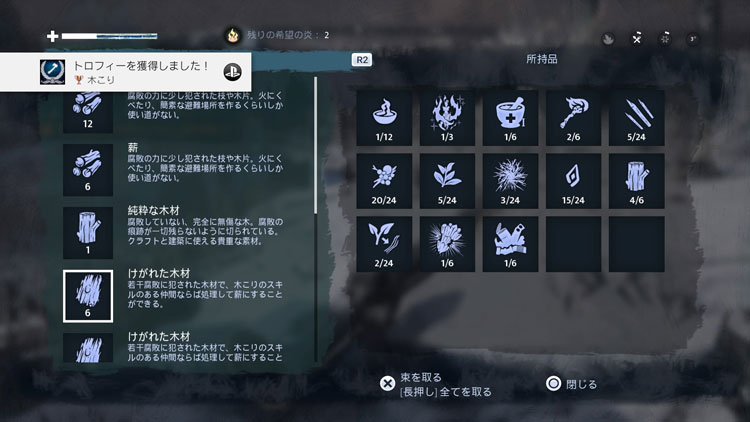Select the torch slot showing 2/6
This screenshot has width=750, height=422.
[573, 117]
